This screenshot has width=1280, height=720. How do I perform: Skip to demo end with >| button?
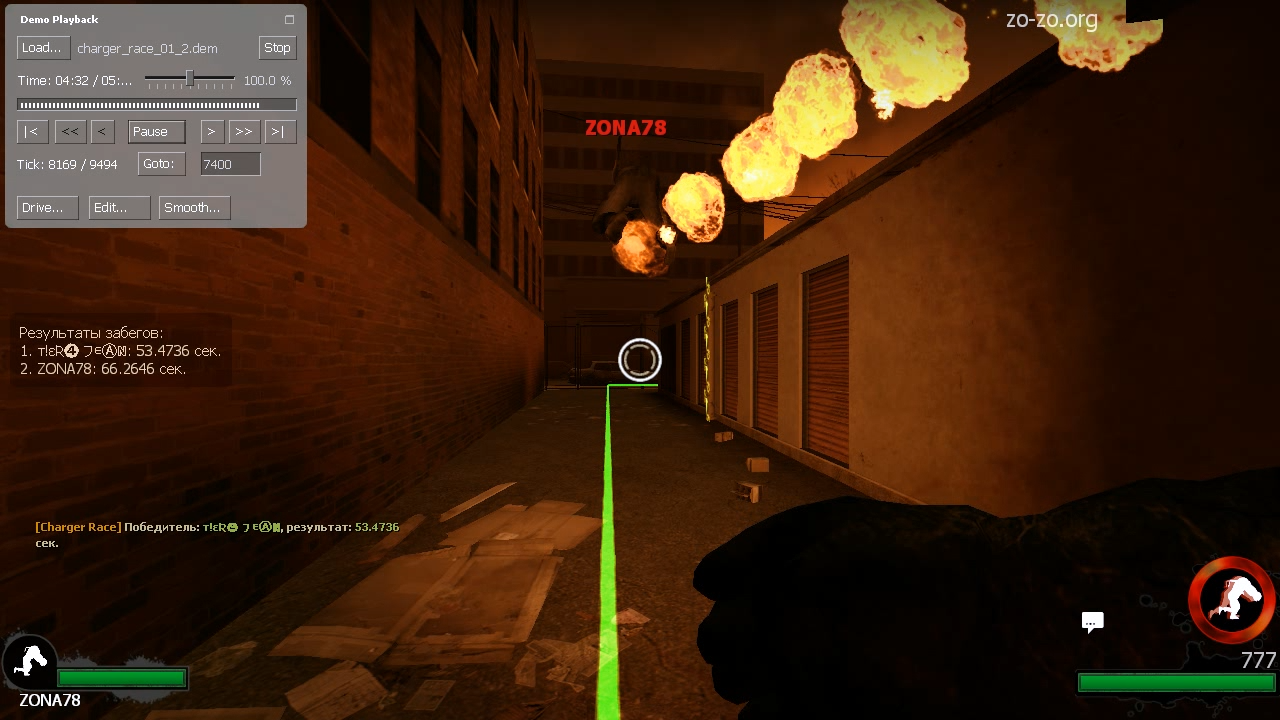[280, 132]
